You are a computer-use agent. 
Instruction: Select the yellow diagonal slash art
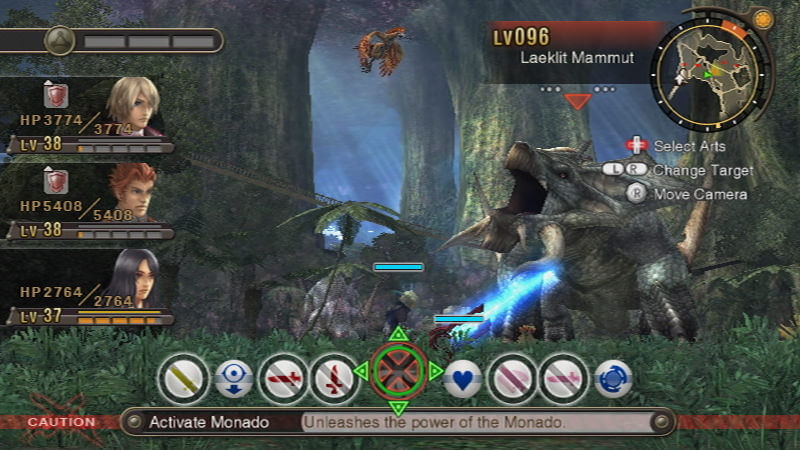[181, 378]
